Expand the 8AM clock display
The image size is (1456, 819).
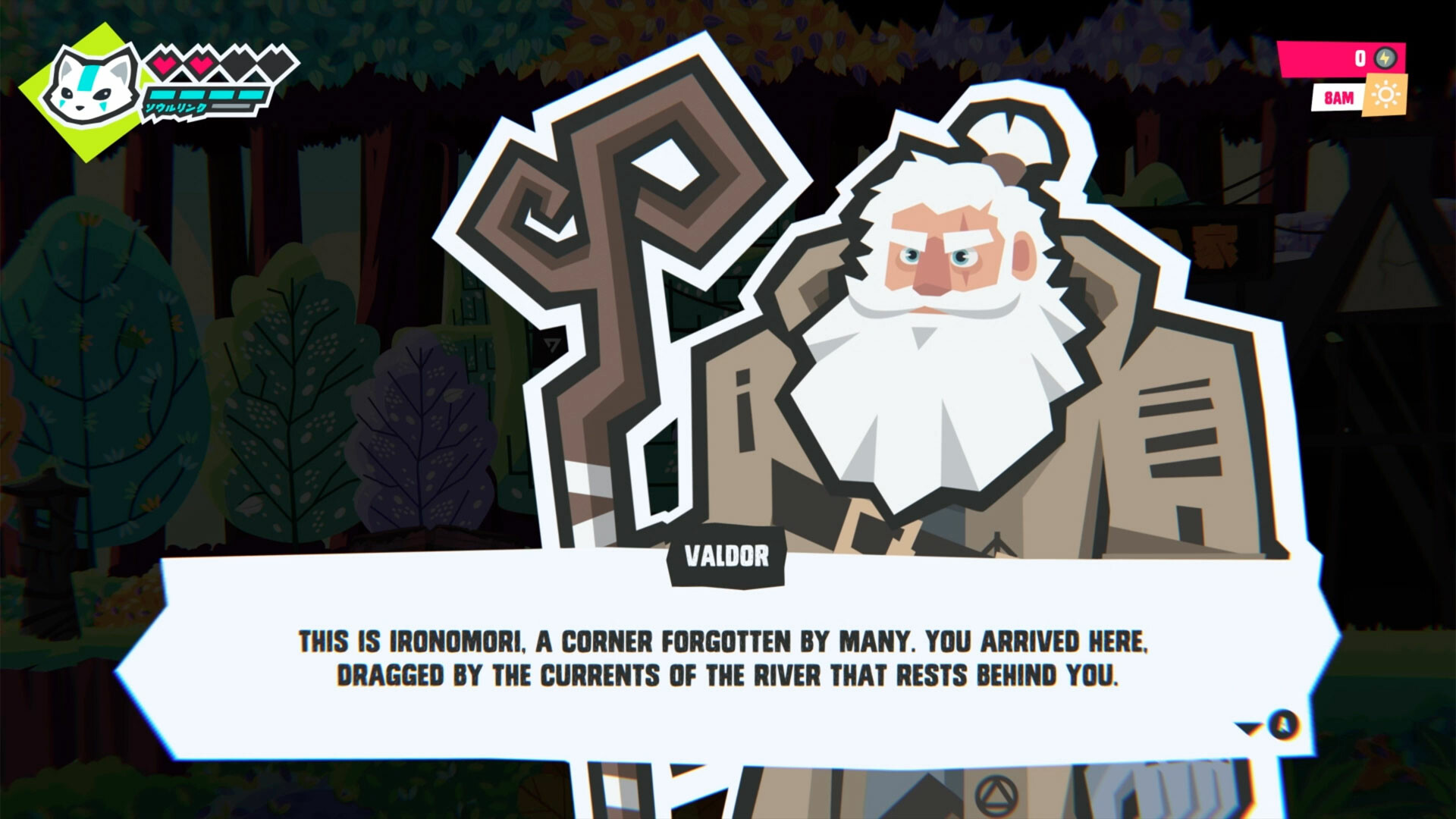[1338, 96]
